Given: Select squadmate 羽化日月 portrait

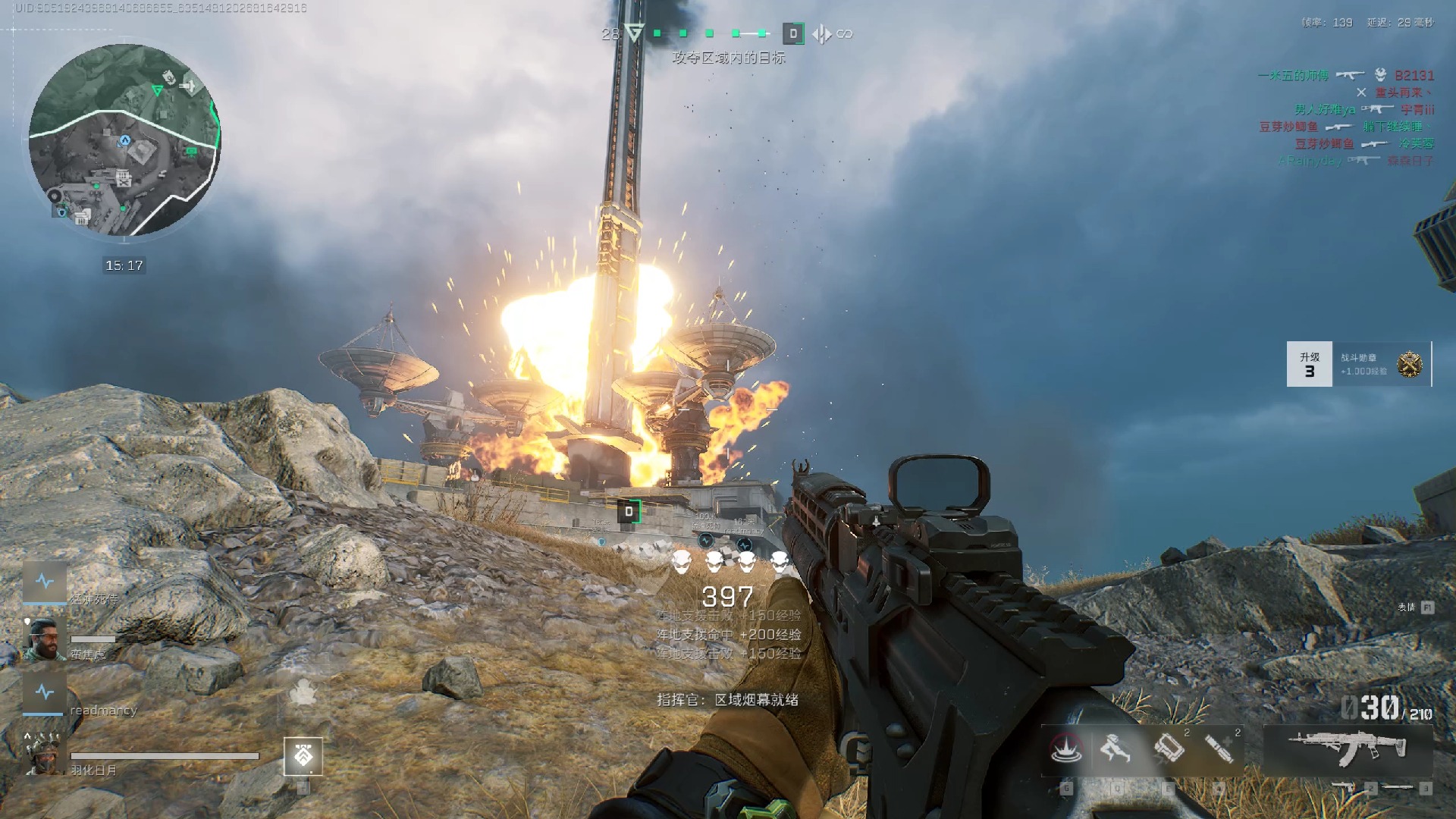Looking at the screenshot, I should pyautogui.click(x=44, y=753).
